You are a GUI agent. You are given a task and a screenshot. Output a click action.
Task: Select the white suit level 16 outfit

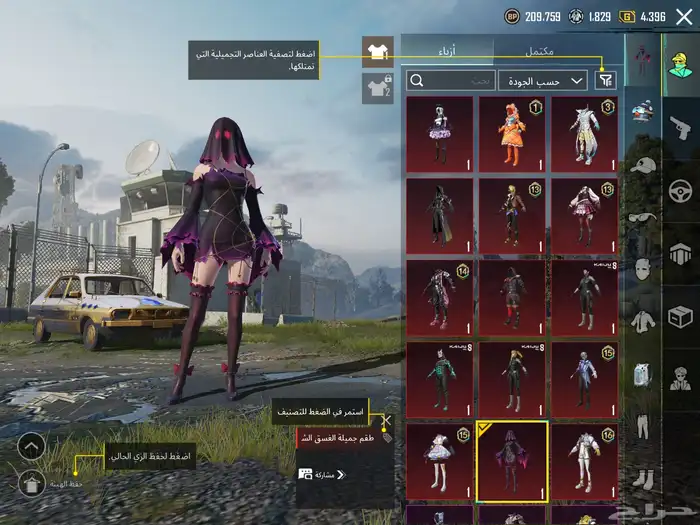[584, 461]
